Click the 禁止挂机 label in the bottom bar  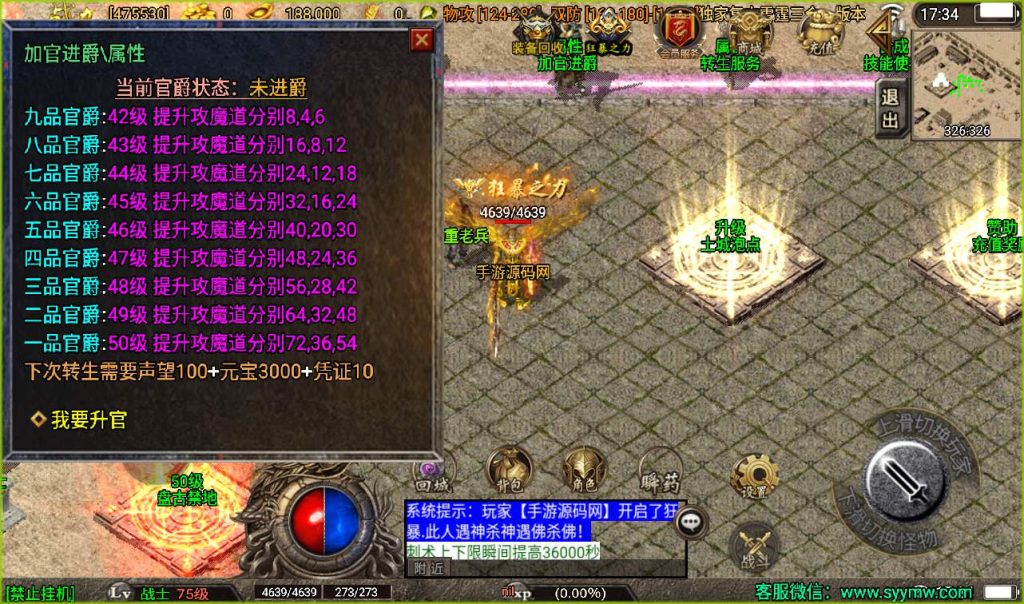[40, 594]
